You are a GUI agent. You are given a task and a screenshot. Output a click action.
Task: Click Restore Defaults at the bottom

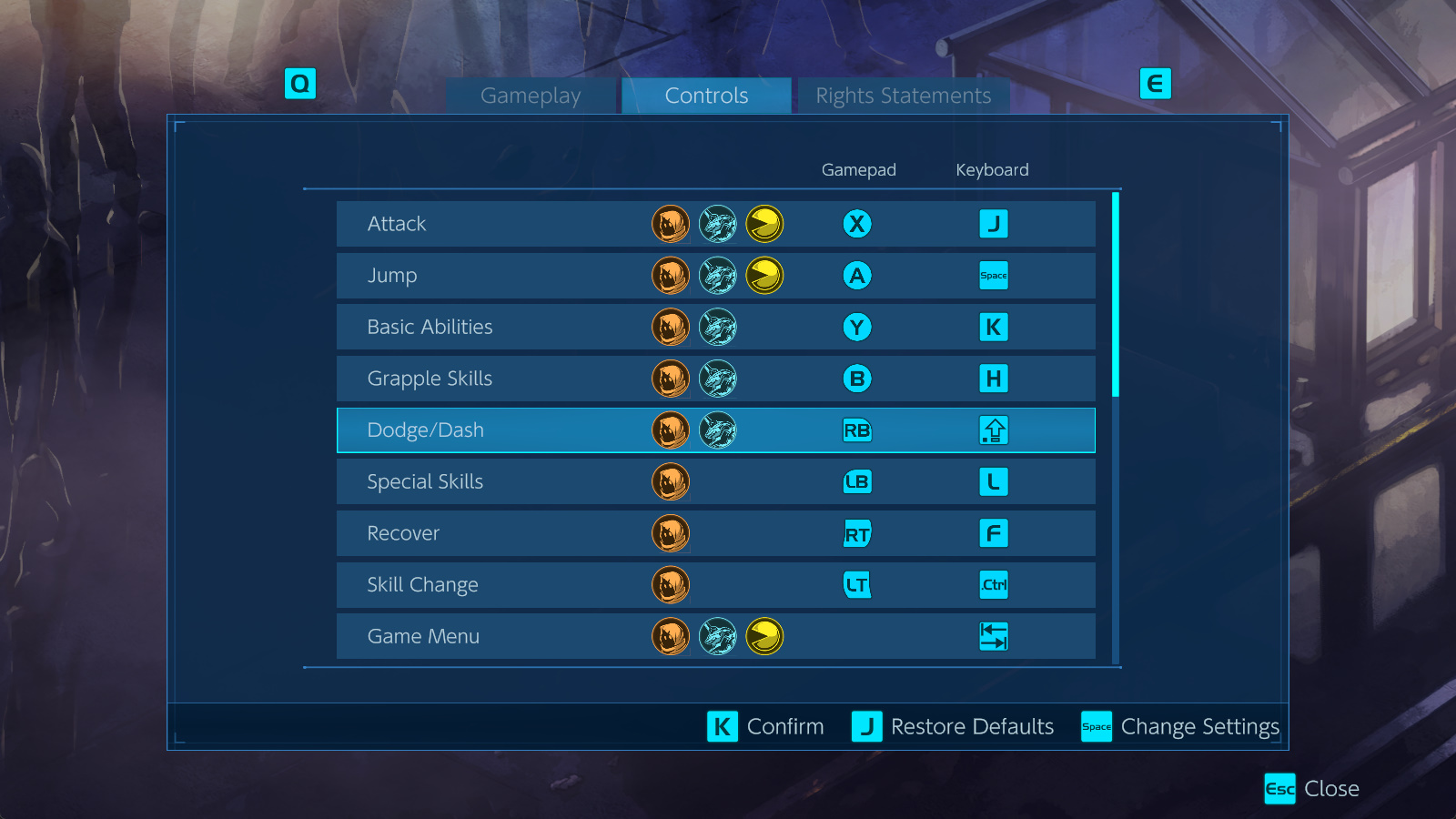tap(953, 726)
